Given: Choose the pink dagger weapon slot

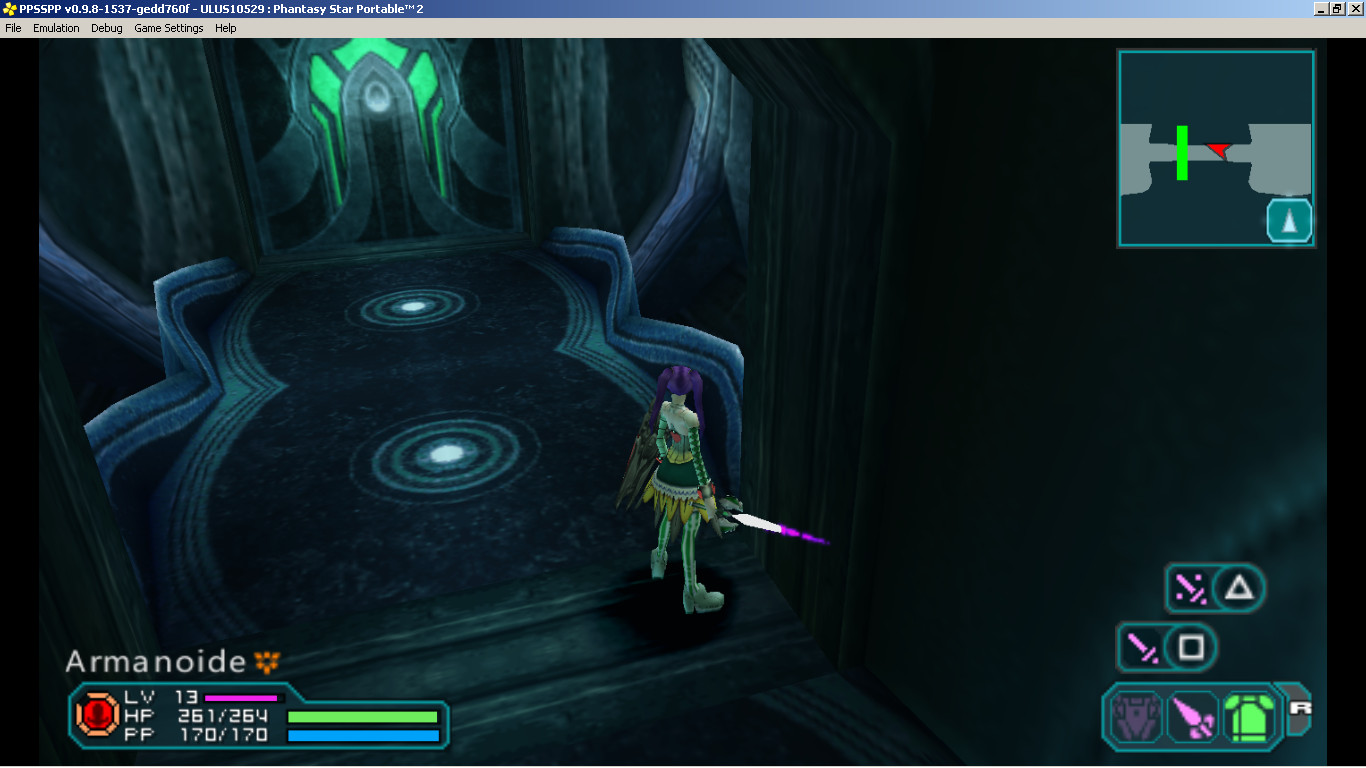Looking at the screenshot, I should (1192, 716).
